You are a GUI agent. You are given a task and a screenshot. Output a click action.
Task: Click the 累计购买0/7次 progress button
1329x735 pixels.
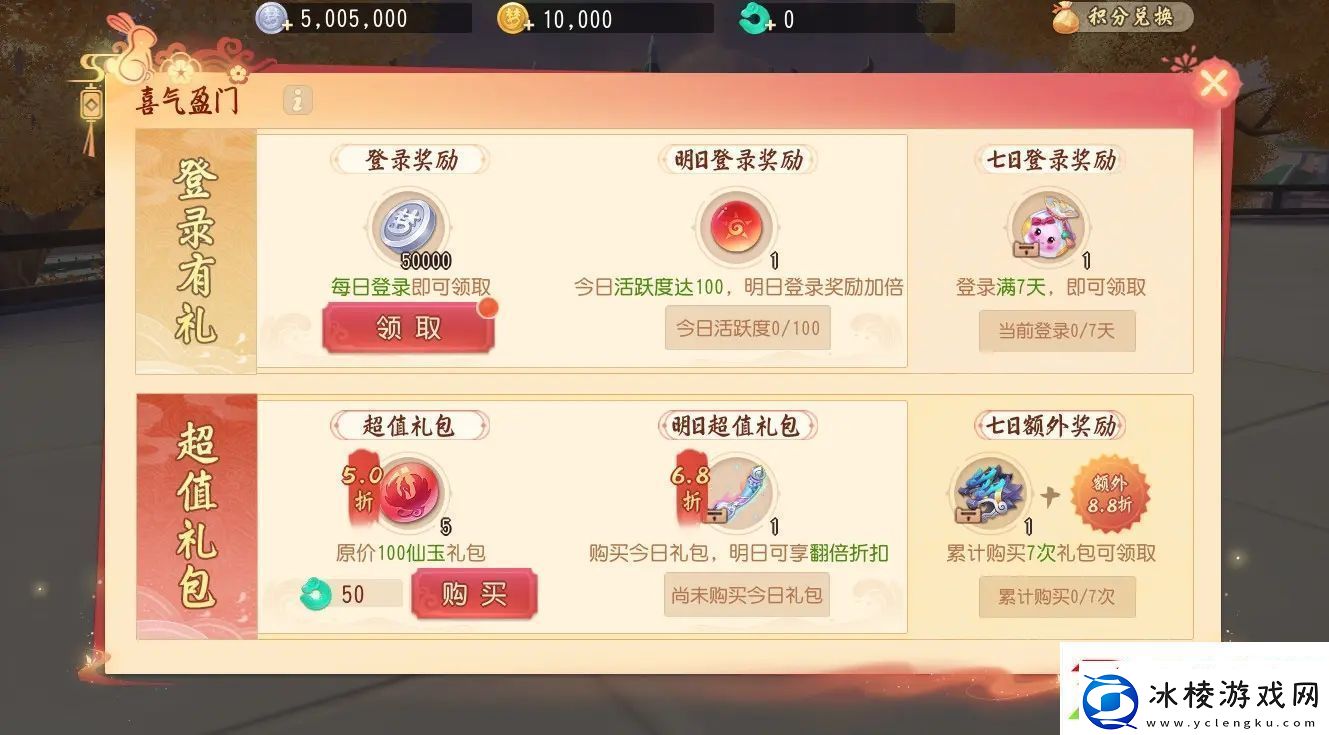[x=1057, y=597]
